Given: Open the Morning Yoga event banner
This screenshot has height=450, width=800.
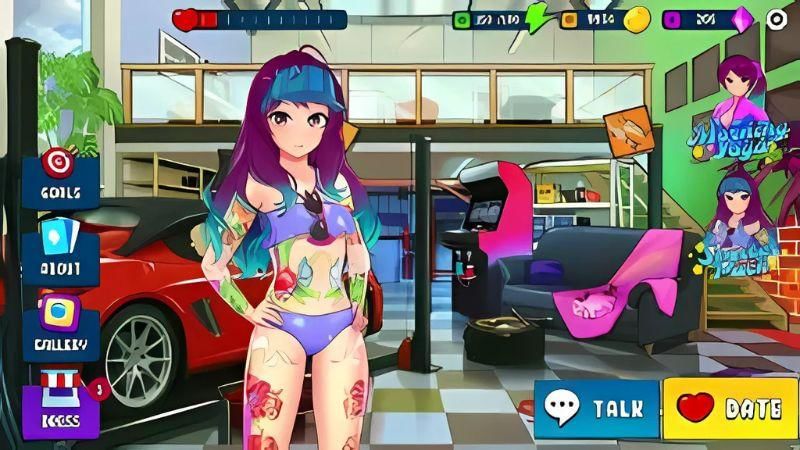Looking at the screenshot, I should [x=739, y=110].
